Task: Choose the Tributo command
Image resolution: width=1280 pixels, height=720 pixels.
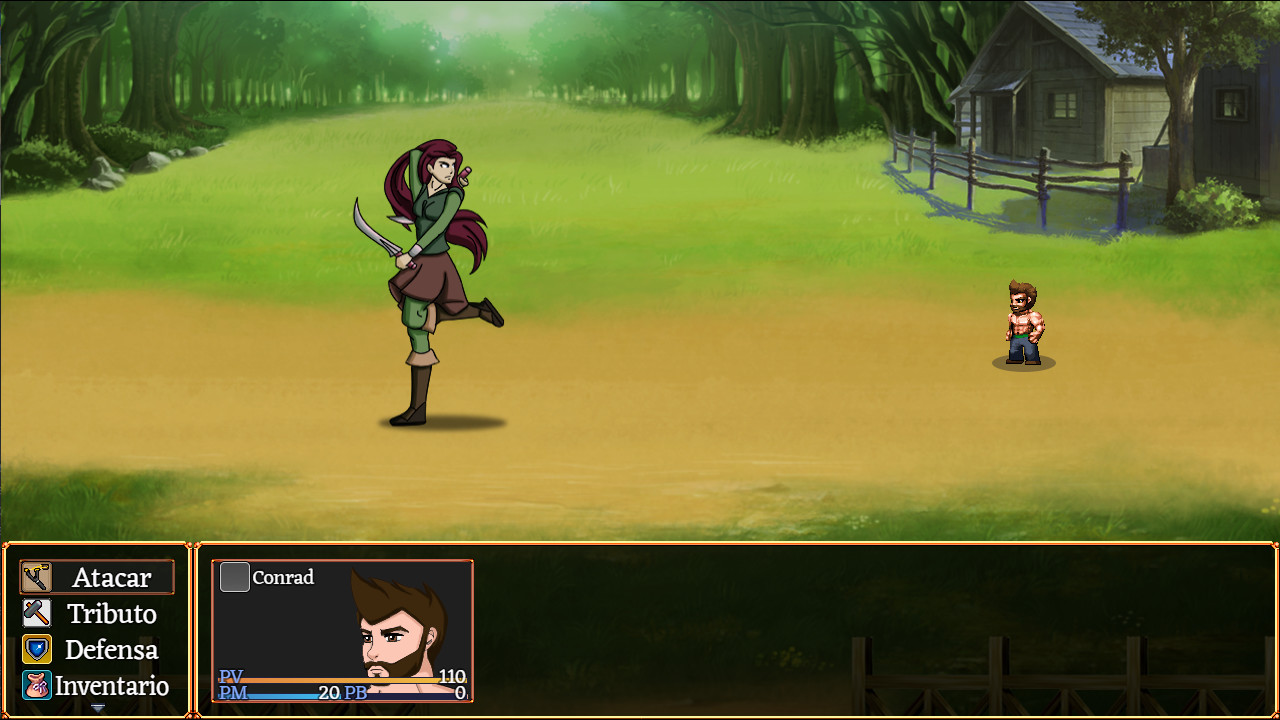Action: (110, 613)
